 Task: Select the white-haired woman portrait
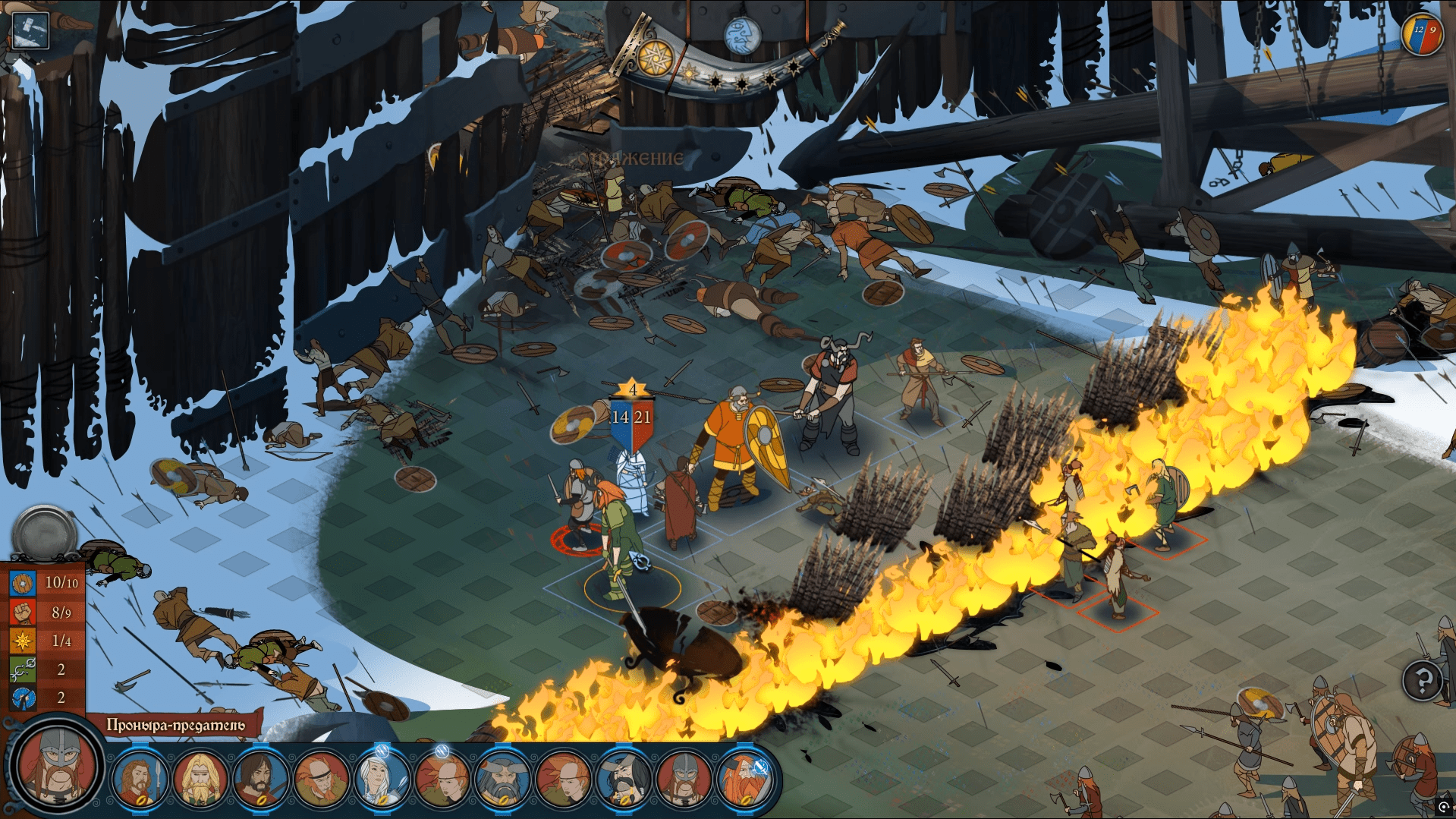pyautogui.click(x=382, y=779)
